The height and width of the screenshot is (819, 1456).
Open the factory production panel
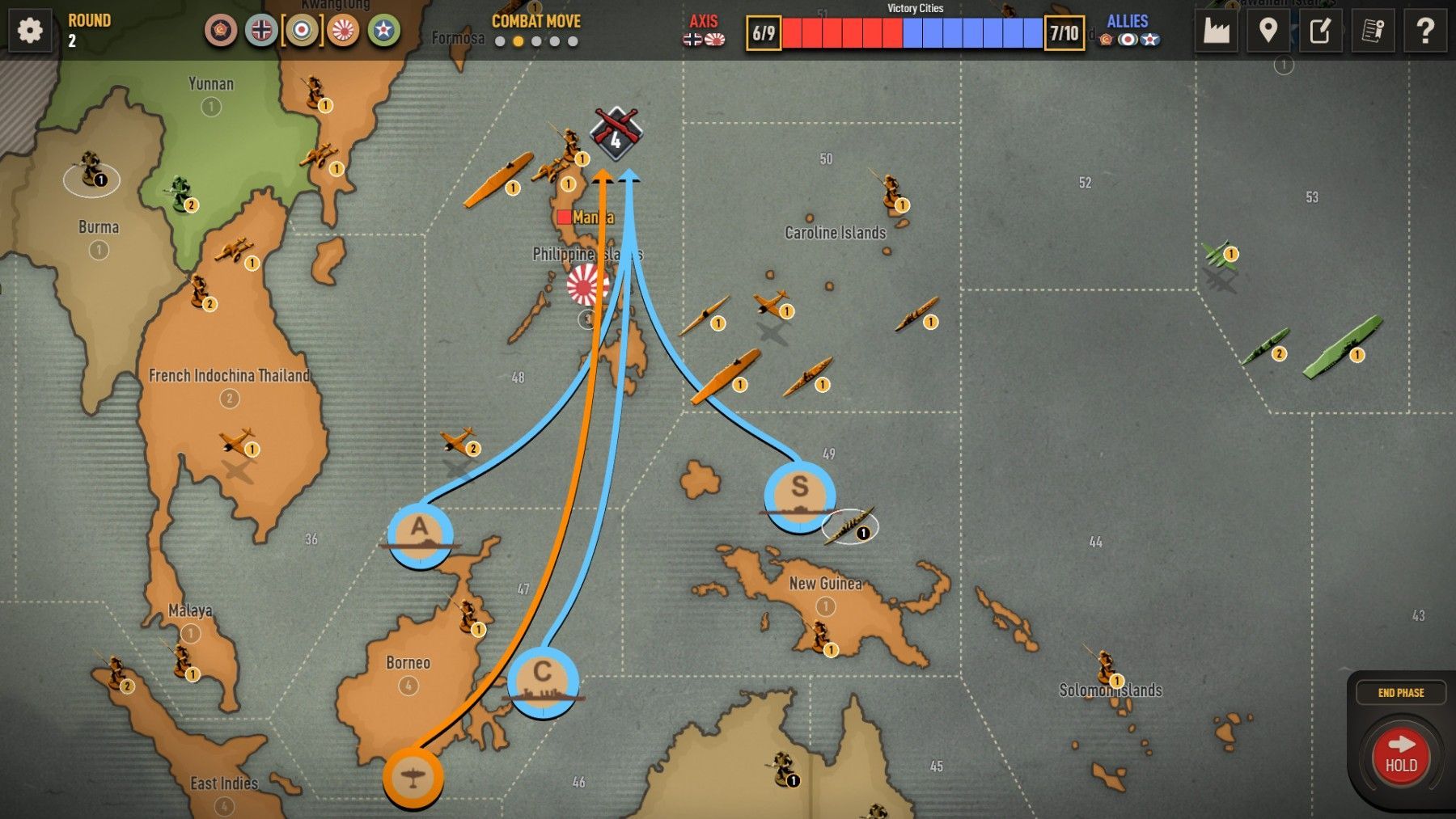tap(1216, 31)
